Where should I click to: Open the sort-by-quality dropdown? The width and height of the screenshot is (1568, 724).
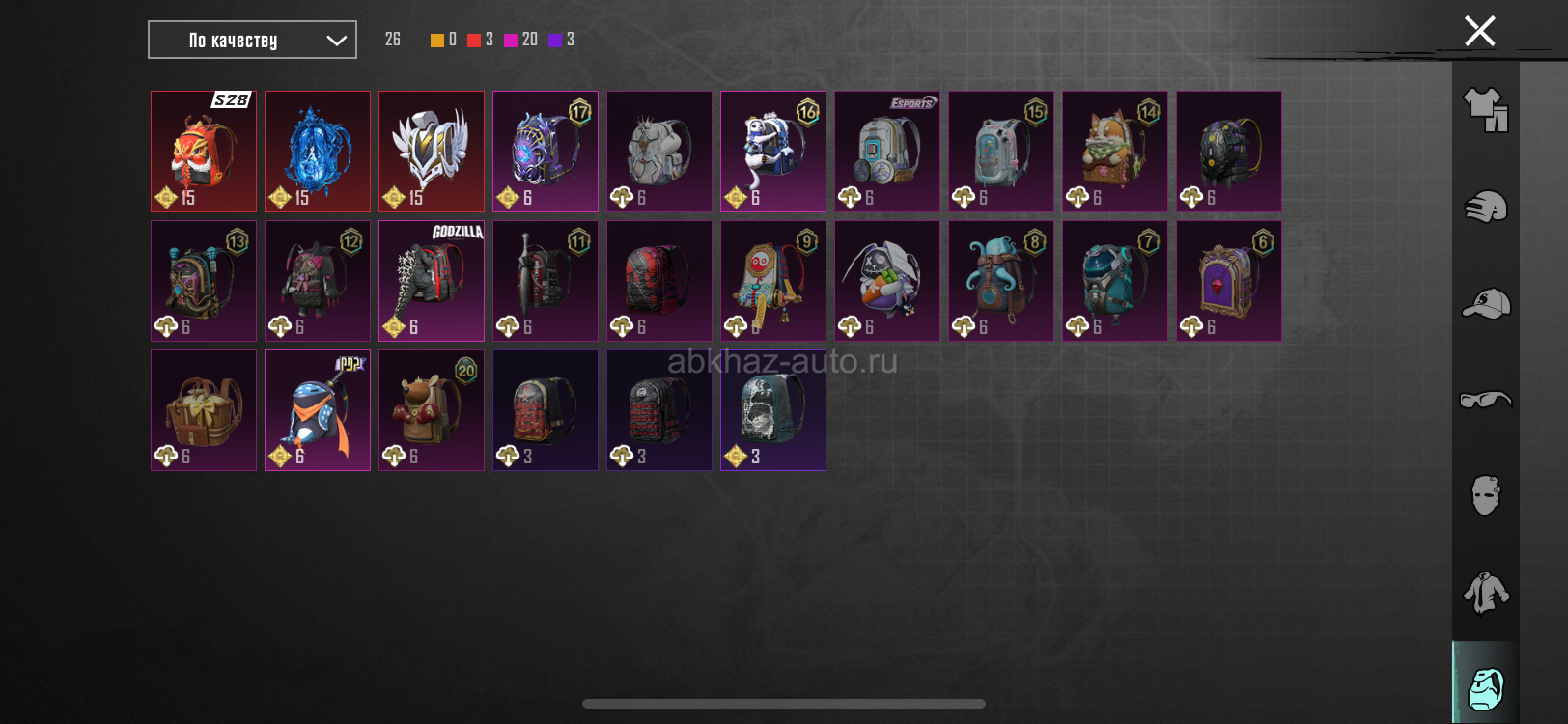tap(252, 40)
